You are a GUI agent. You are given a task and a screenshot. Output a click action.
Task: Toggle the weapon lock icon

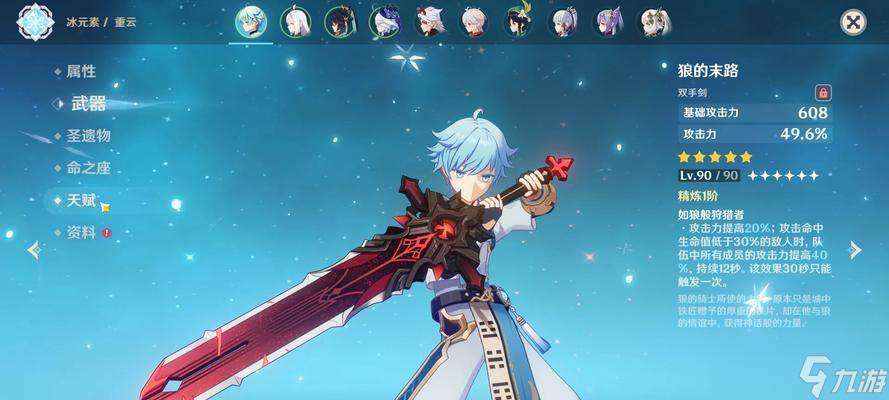tap(823, 91)
